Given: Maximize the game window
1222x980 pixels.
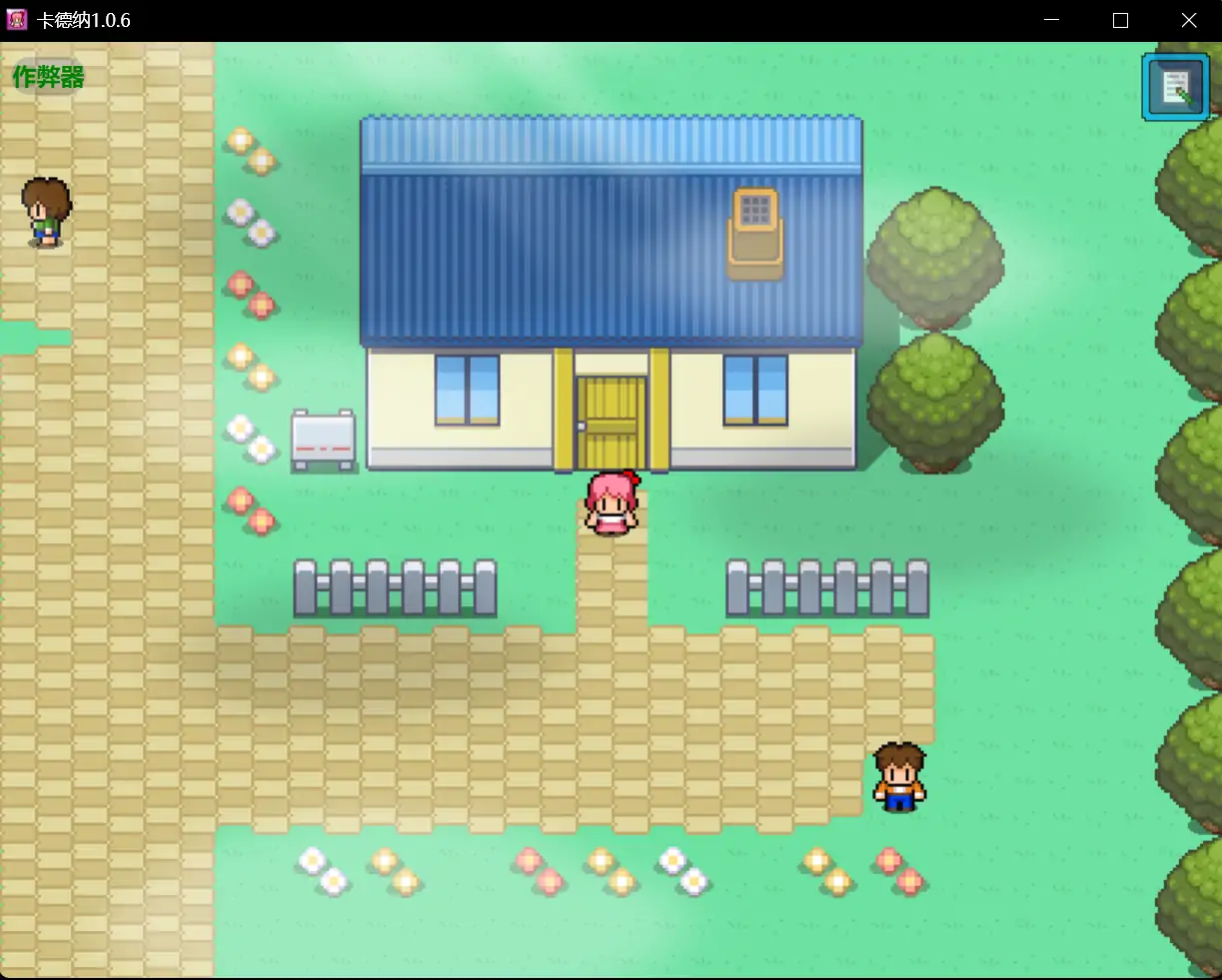Looking at the screenshot, I should tap(1120, 20).
